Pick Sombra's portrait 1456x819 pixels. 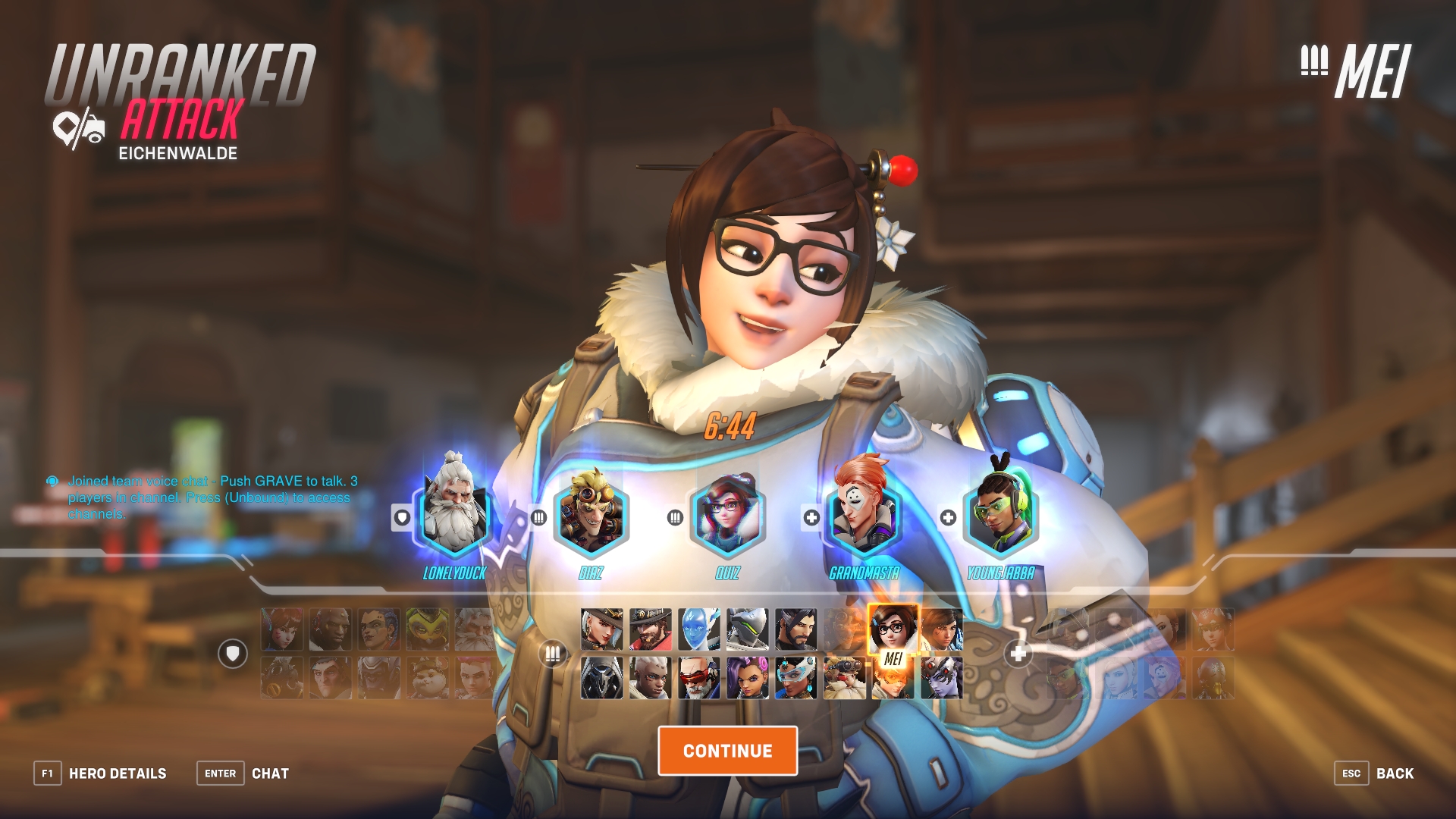(x=748, y=678)
